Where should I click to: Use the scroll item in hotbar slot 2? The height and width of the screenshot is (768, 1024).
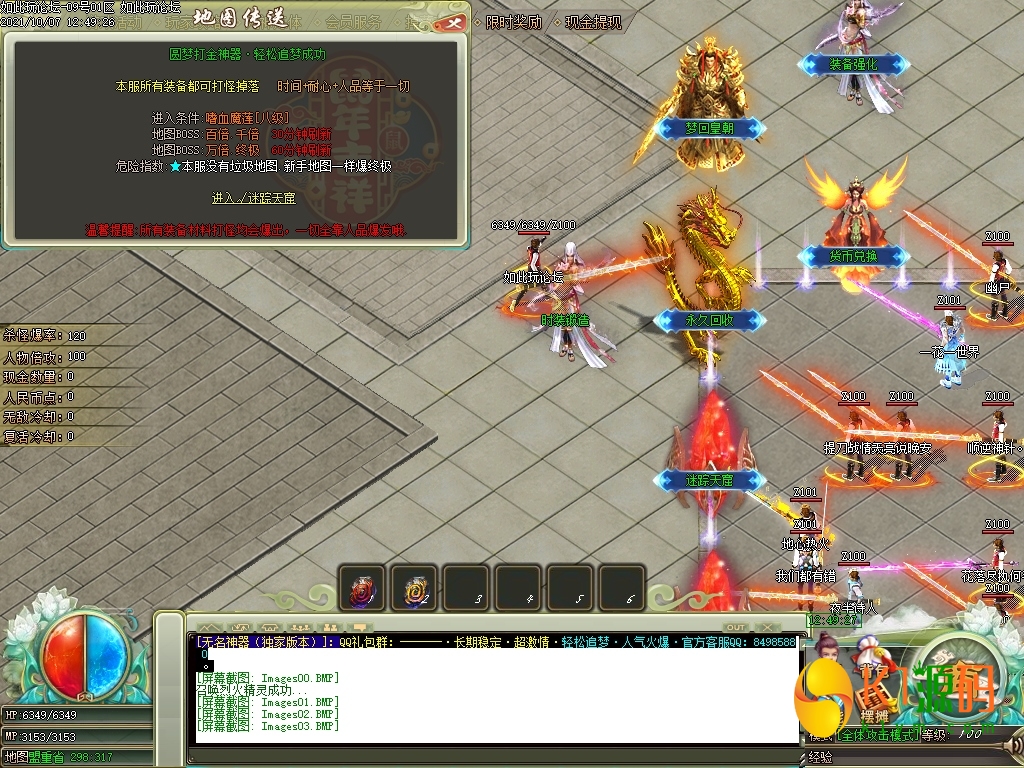[413, 588]
